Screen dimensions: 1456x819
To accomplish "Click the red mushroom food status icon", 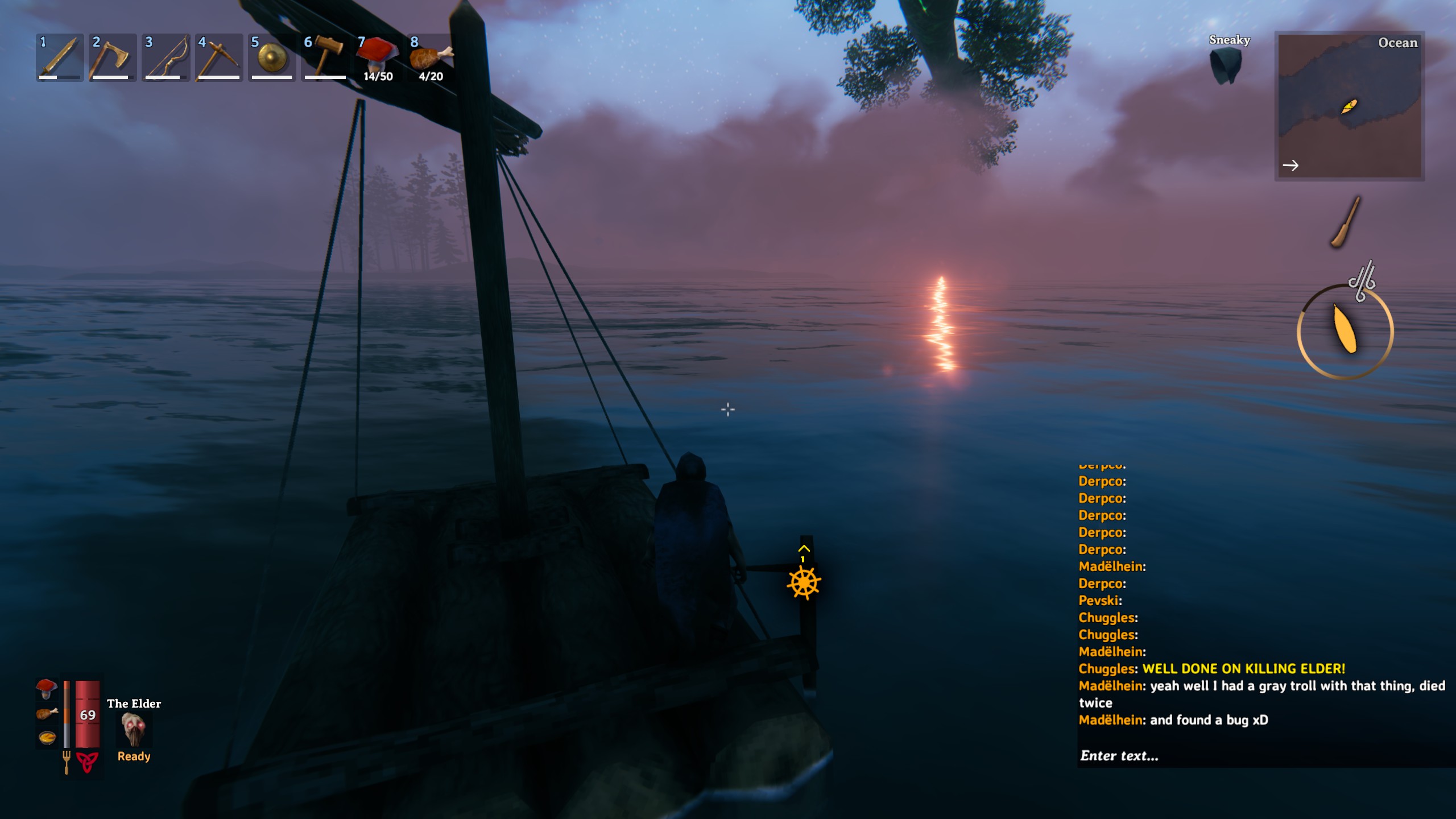I will (47, 688).
